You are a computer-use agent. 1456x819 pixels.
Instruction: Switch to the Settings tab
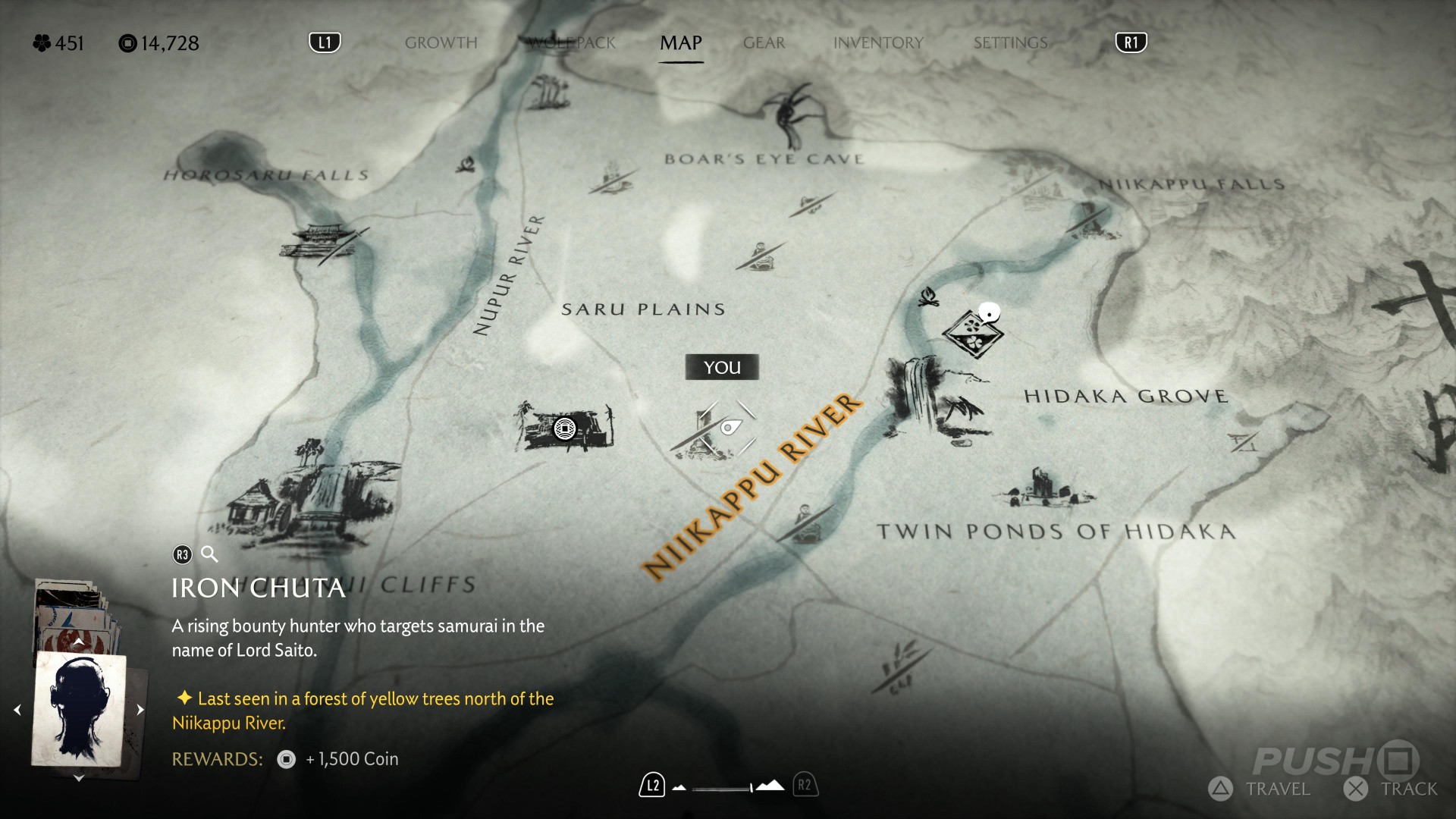click(1010, 43)
